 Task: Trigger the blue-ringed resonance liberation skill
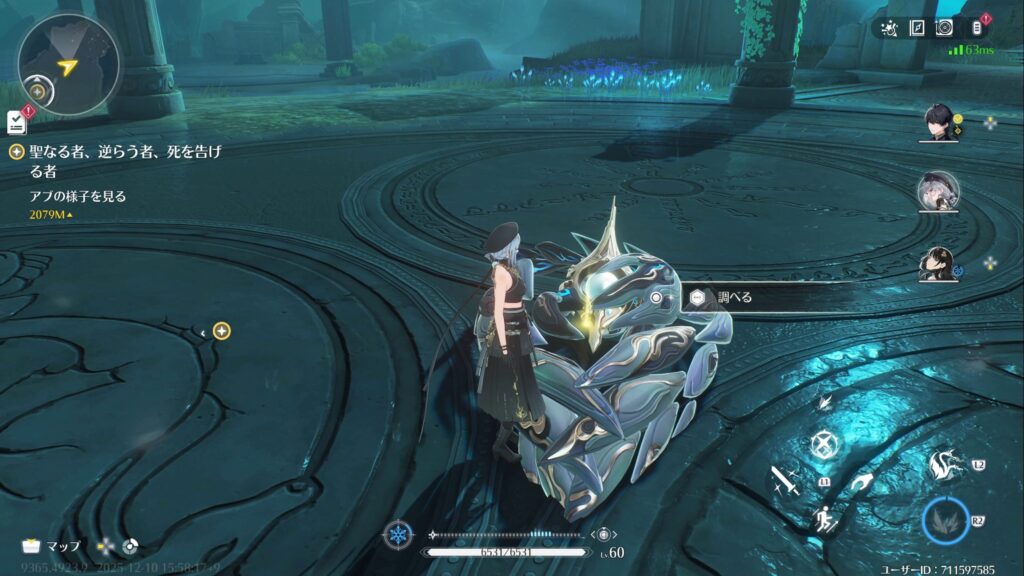(x=945, y=520)
